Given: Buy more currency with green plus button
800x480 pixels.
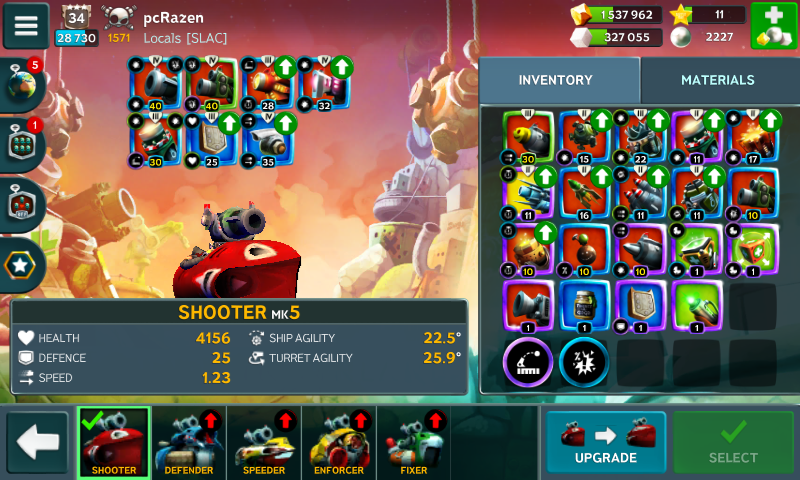Looking at the screenshot, I should 772,26.
